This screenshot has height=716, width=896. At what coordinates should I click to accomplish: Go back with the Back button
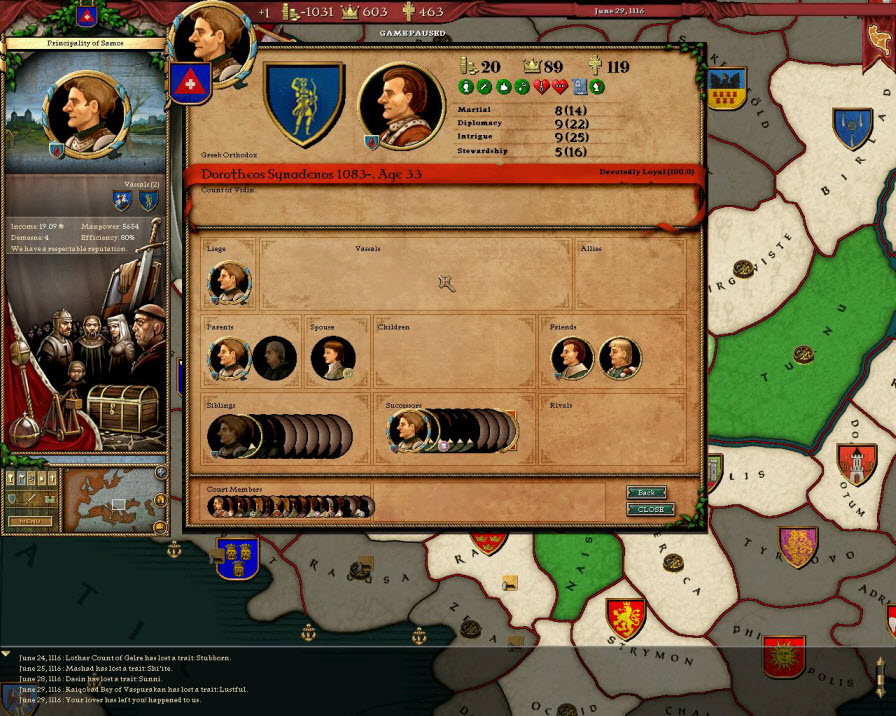point(646,492)
